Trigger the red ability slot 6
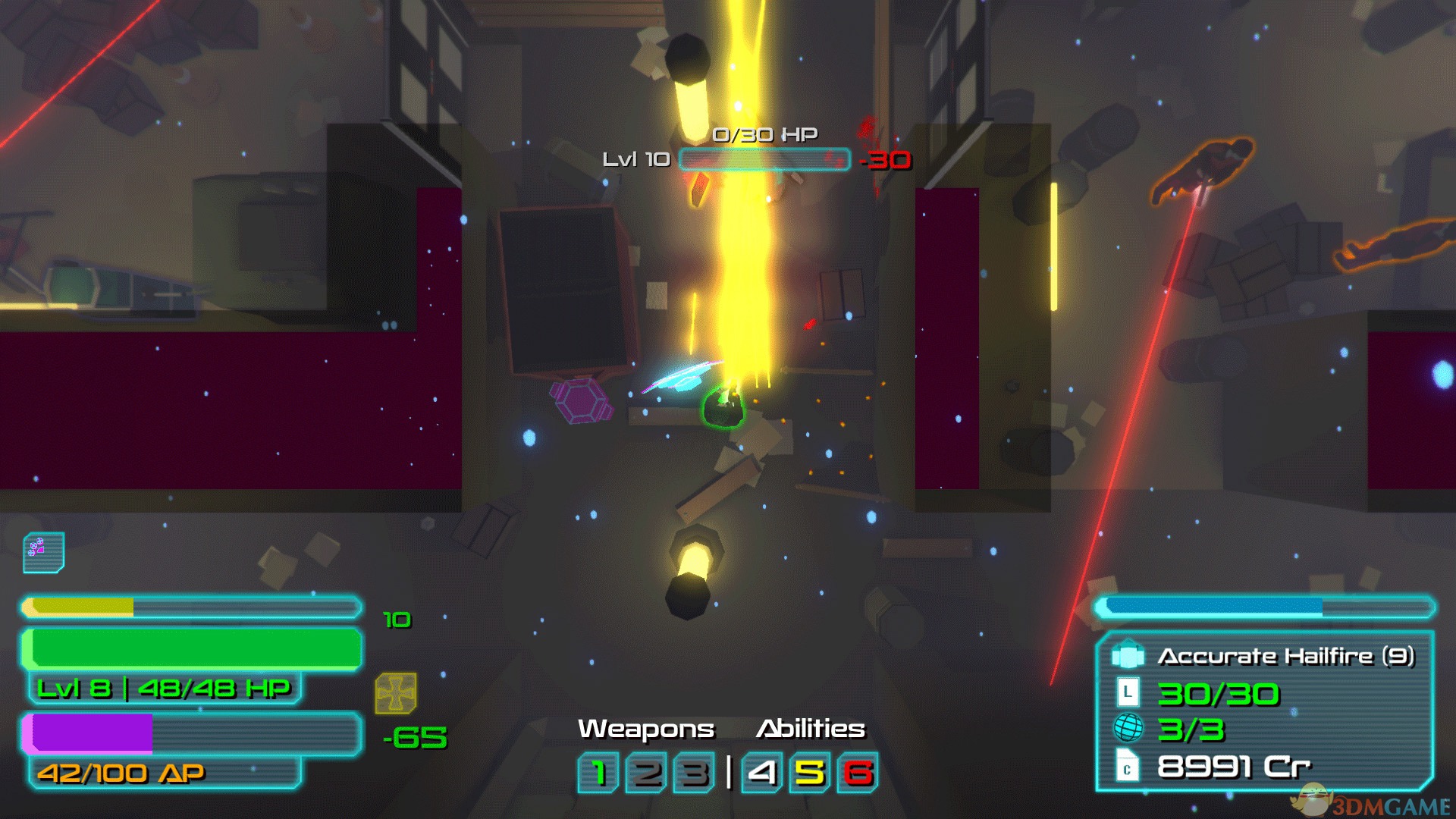The width and height of the screenshot is (1456, 819). click(x=858, y=773)
